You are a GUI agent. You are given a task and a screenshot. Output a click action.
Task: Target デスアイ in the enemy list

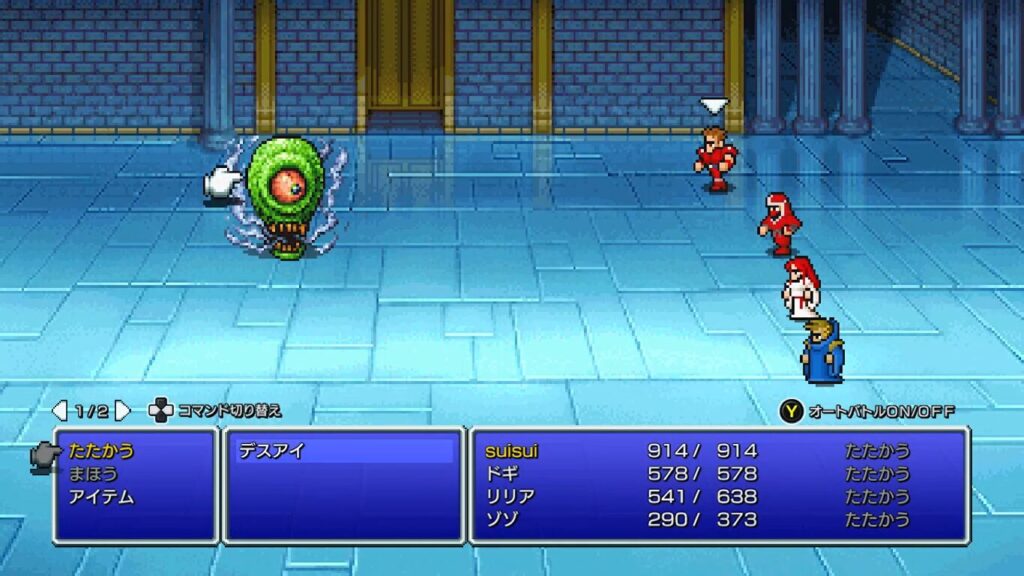click(271, 451)
